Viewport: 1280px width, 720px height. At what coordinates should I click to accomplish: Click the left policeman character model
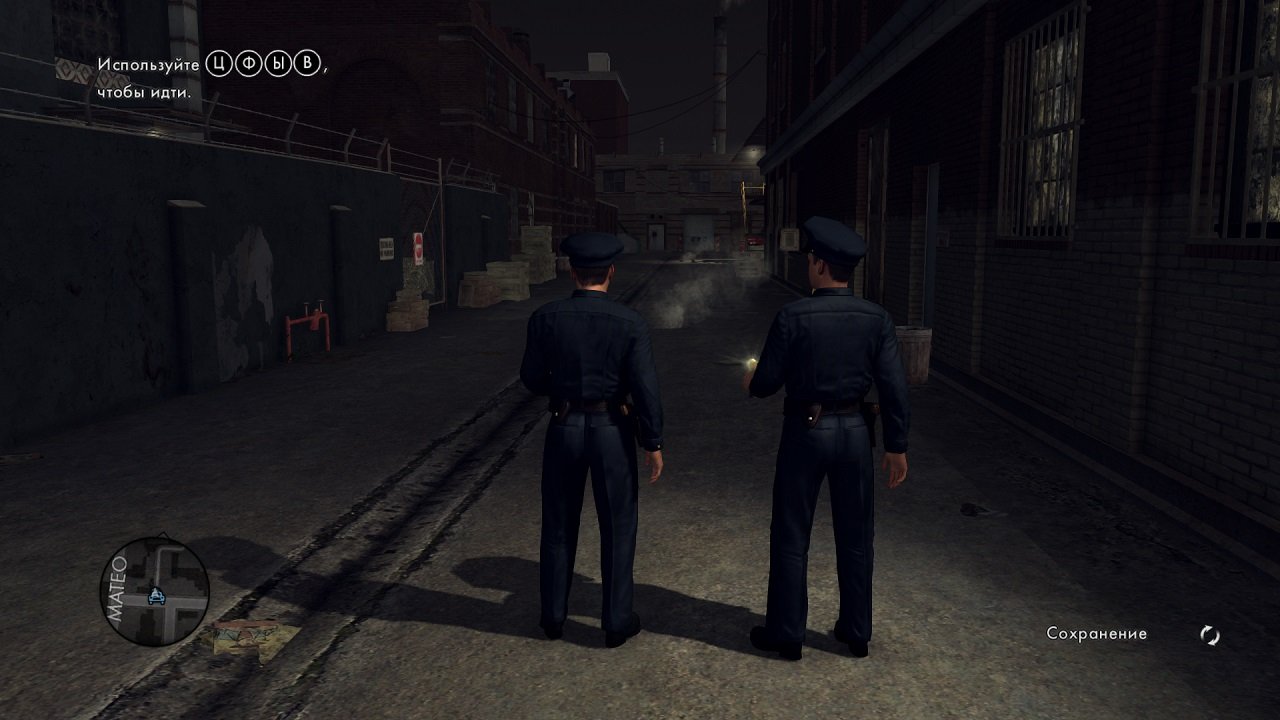(x=592, y=400)
